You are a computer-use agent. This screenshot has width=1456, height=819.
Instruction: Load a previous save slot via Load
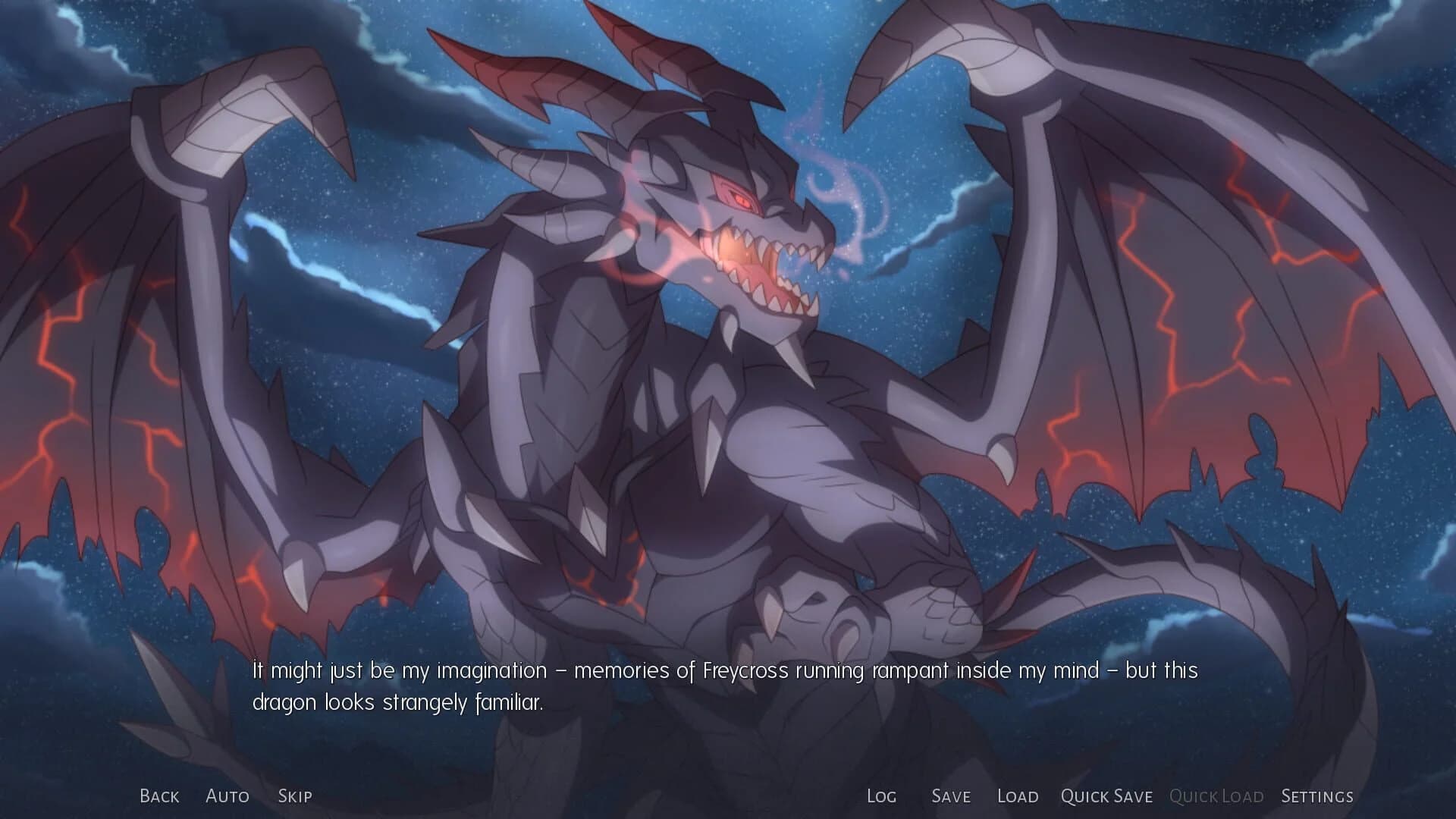1018,796
